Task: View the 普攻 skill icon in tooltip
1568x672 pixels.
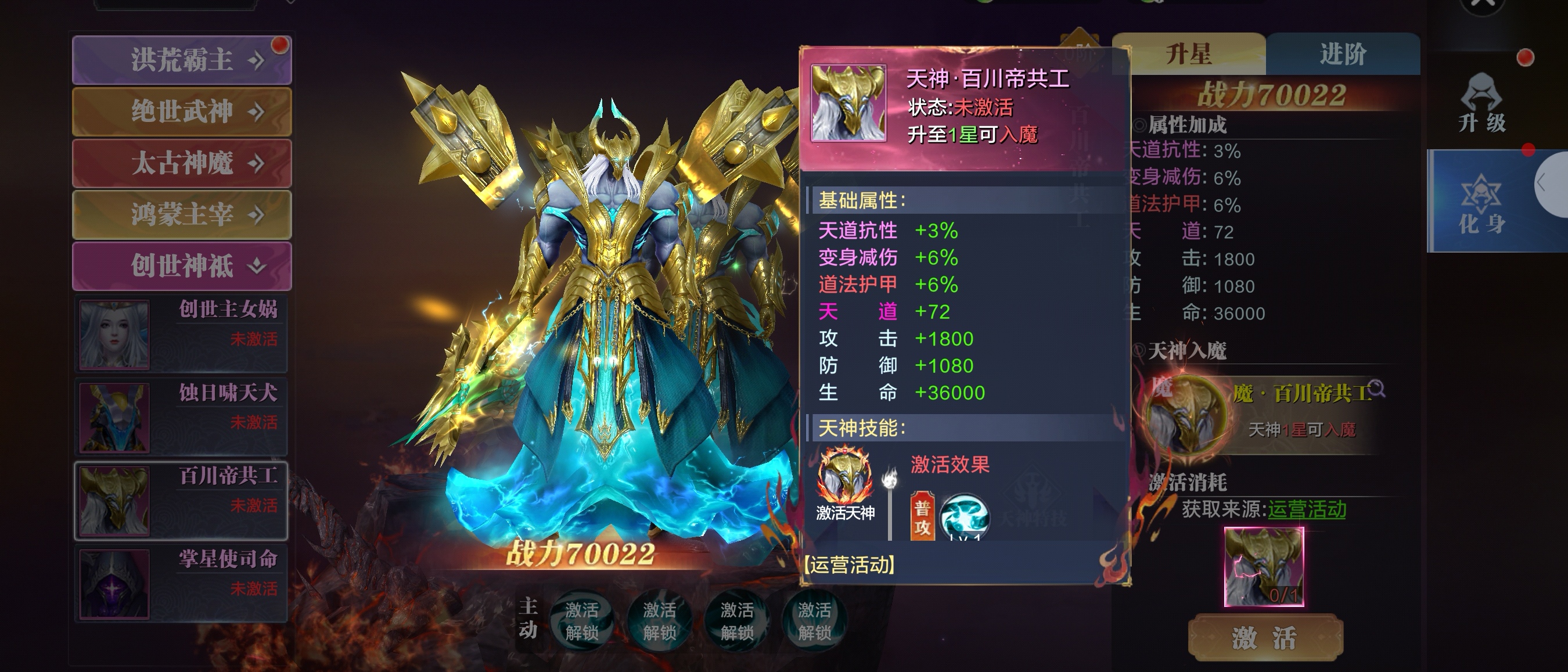Action: pyautogui.click(x=964, y=518)
